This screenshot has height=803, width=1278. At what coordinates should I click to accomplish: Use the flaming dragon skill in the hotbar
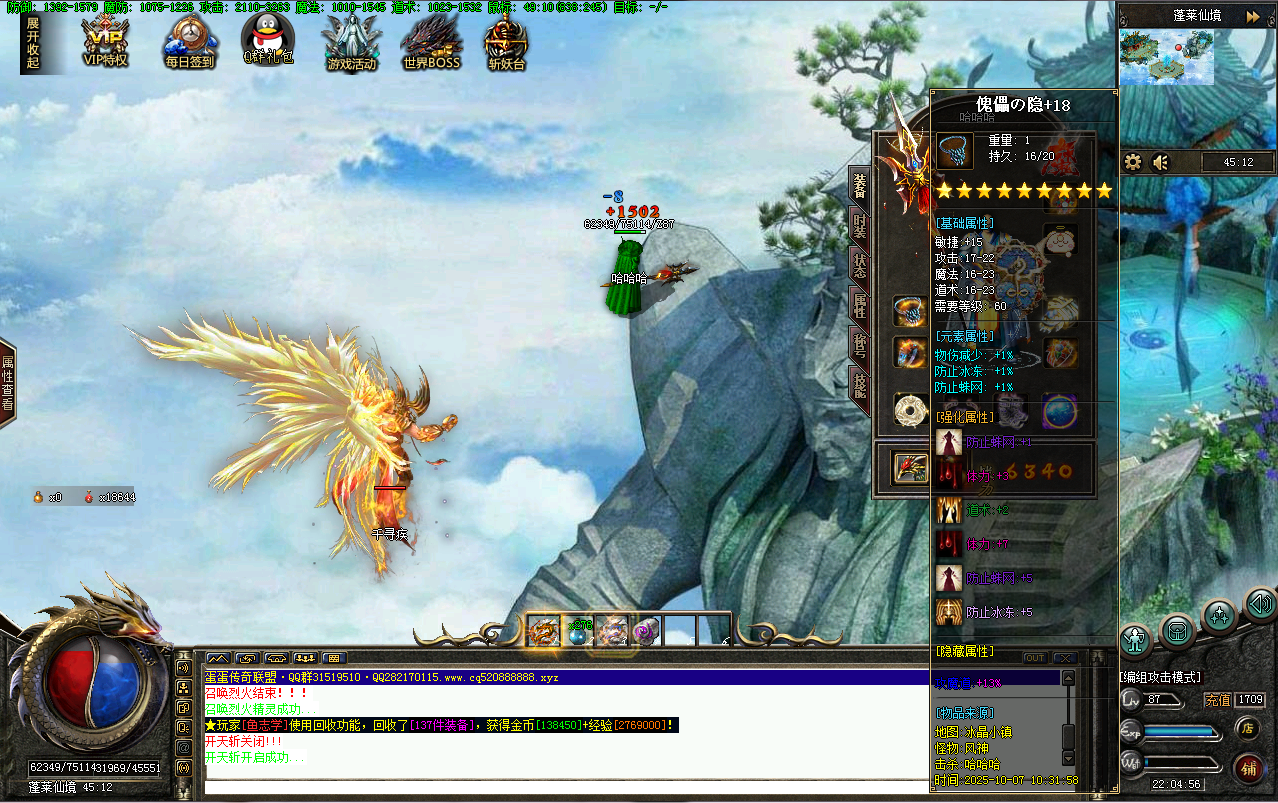pos(543,631)
